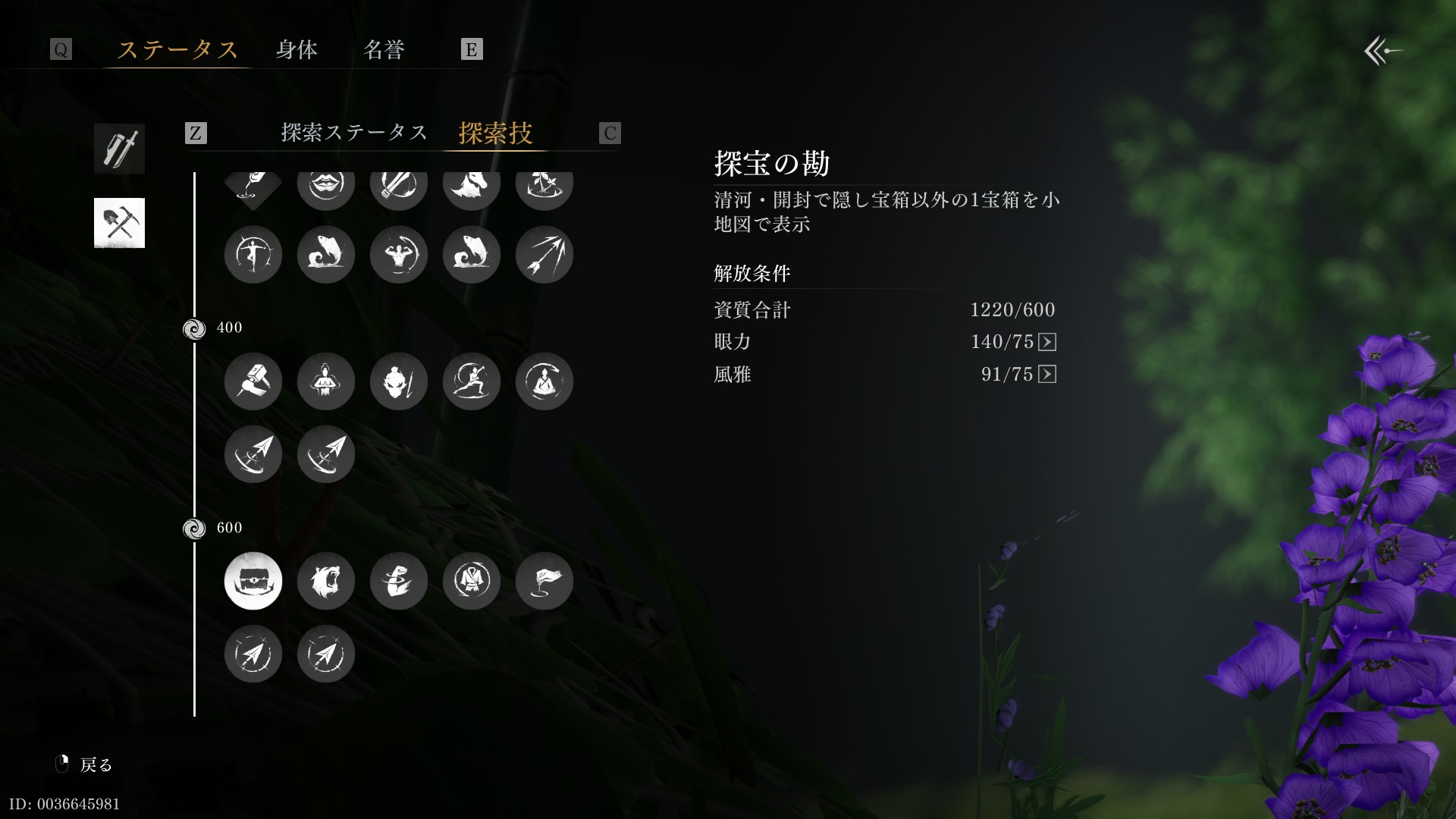Select the treasure chest skill icon

coord(253,581)
